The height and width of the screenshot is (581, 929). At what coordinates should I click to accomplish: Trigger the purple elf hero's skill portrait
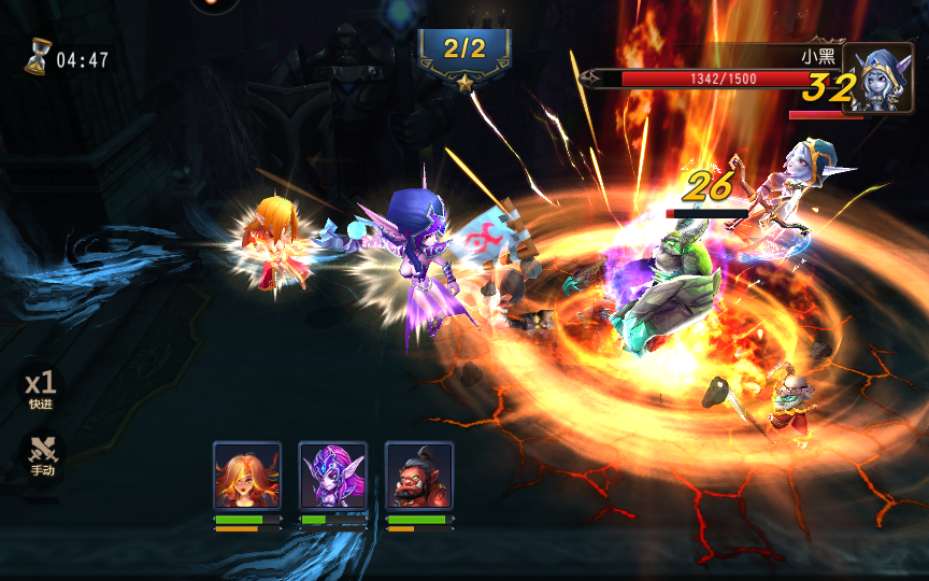[x=332, y=475]
